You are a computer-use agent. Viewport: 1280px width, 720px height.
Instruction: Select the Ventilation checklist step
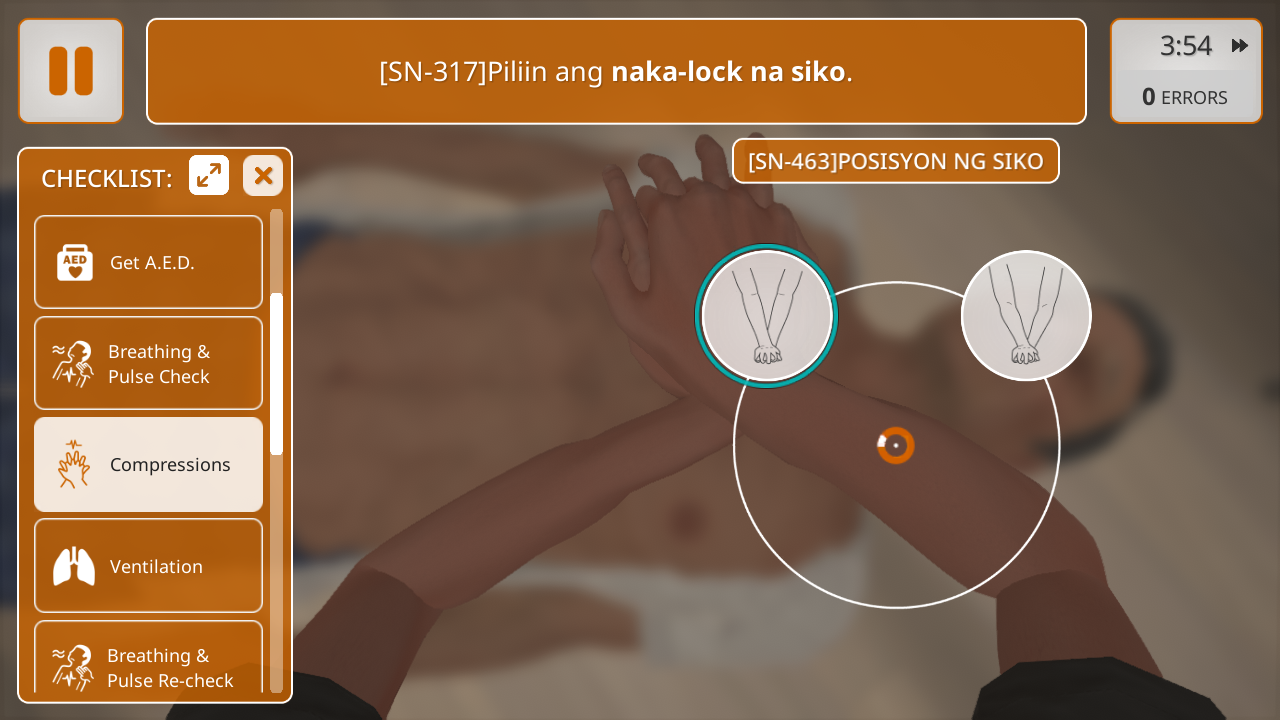(148, 565)
